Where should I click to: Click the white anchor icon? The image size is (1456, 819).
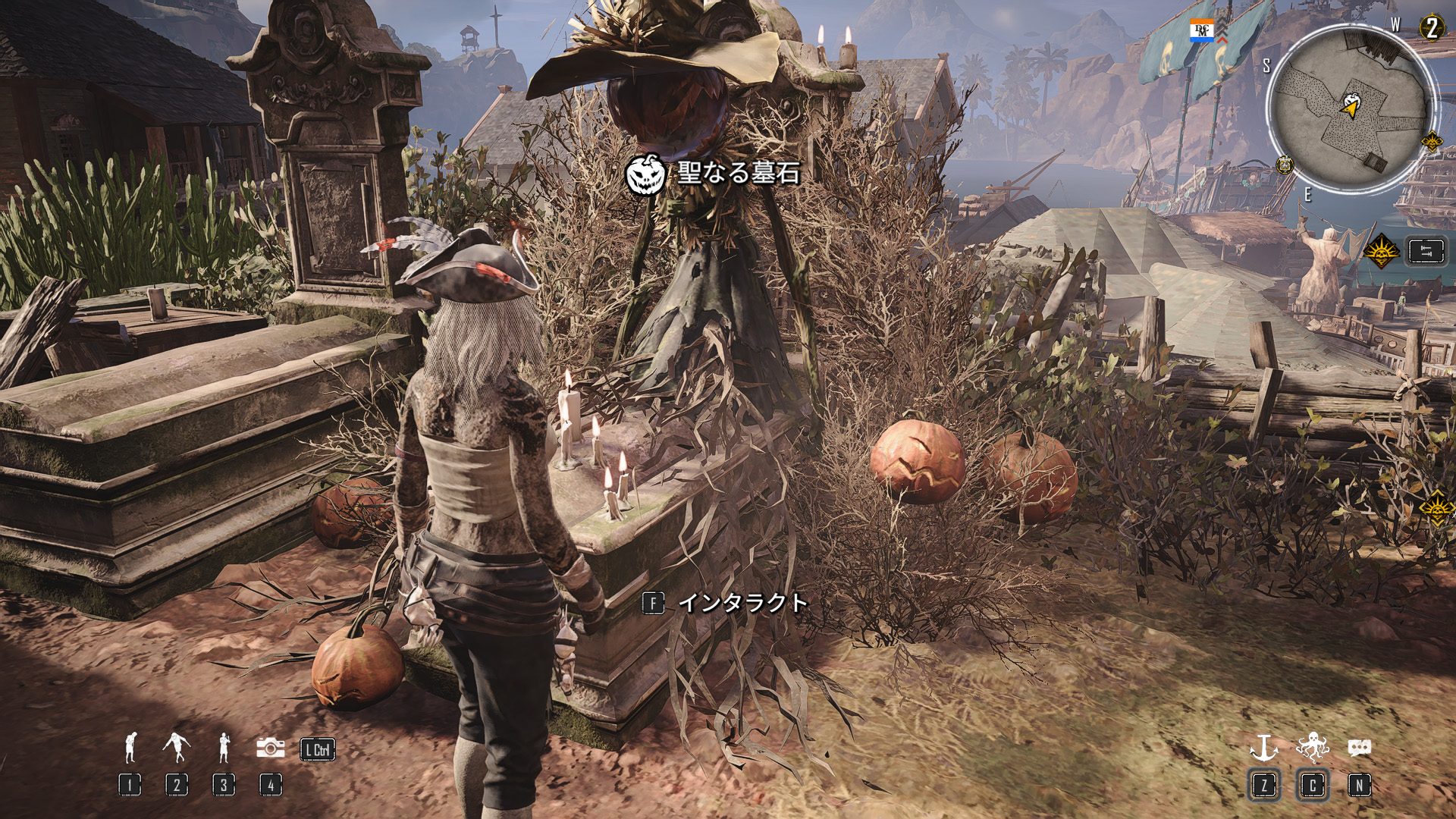pos(1263,748)
